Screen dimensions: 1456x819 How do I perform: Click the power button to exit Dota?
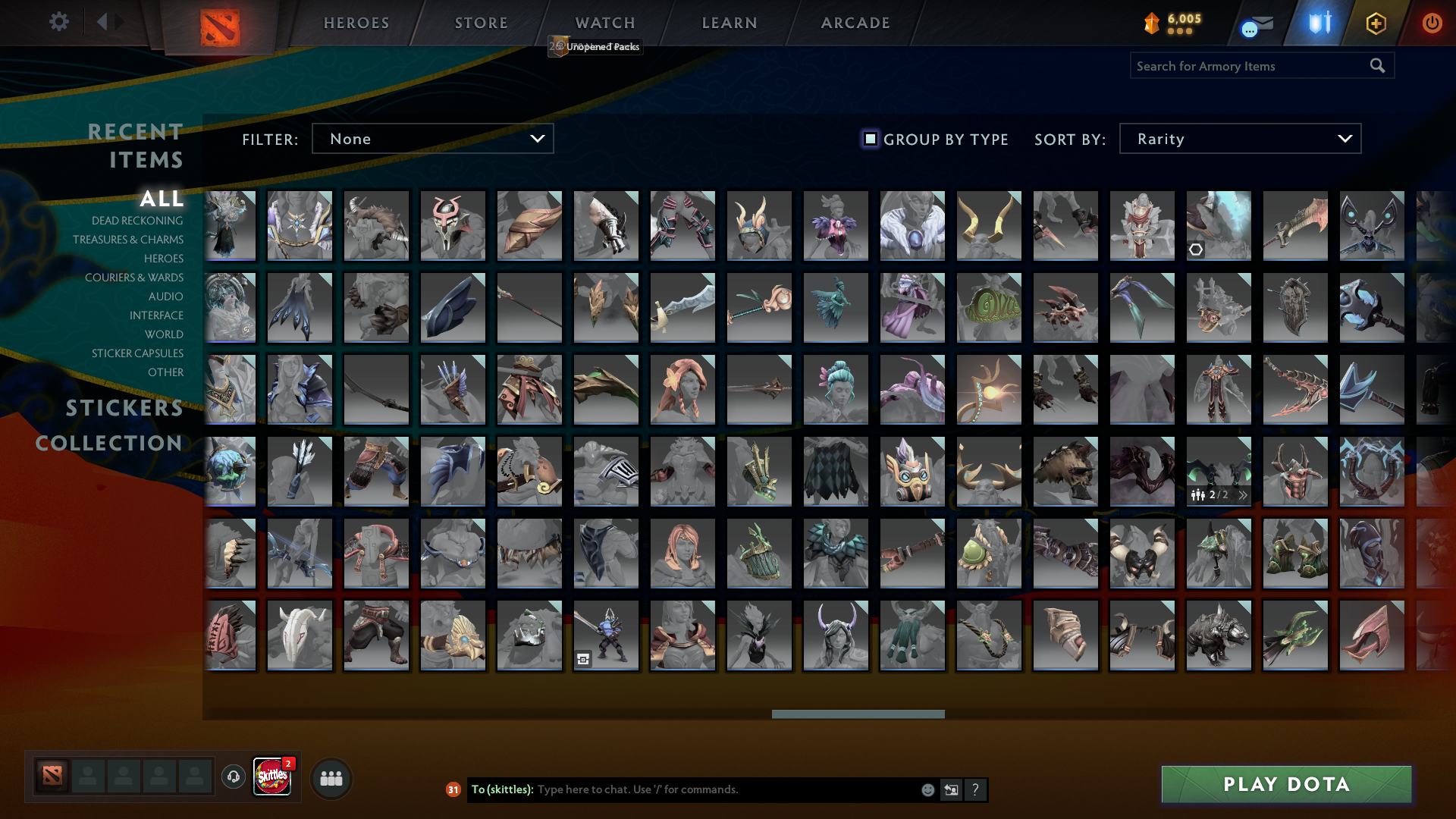point(1432,23)
